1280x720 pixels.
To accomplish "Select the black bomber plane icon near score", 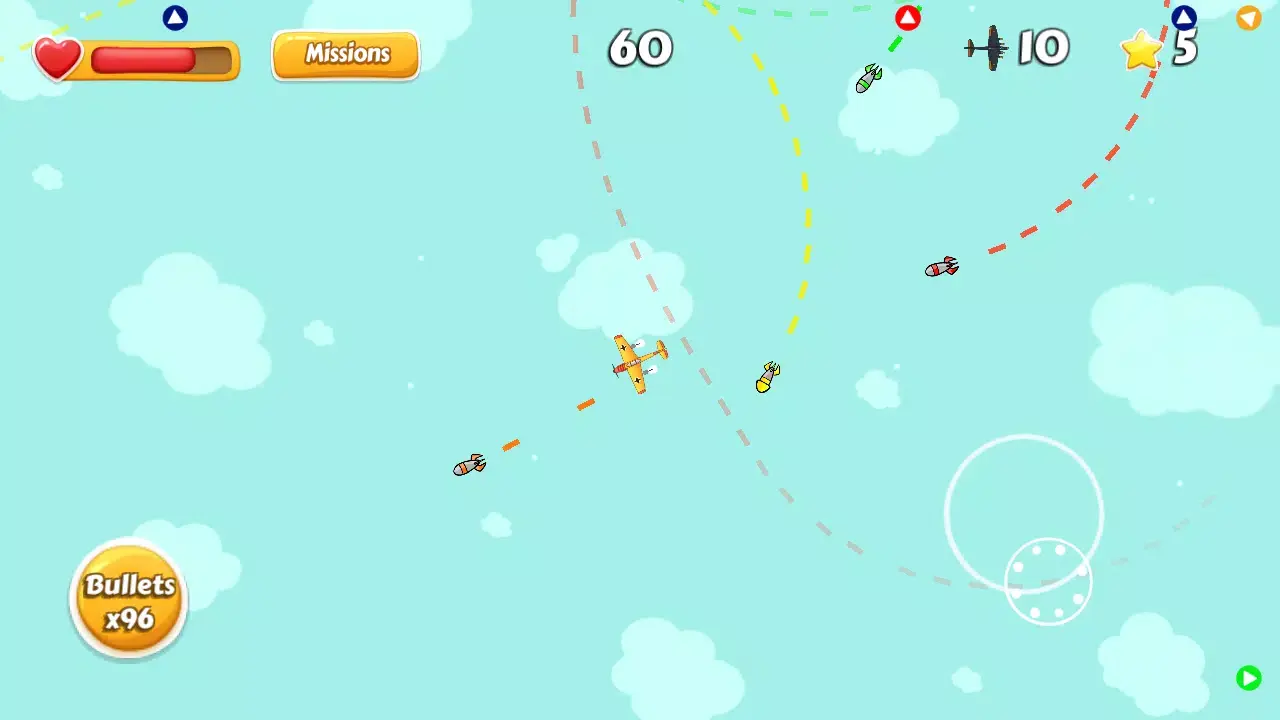I will tap(985, 48).
